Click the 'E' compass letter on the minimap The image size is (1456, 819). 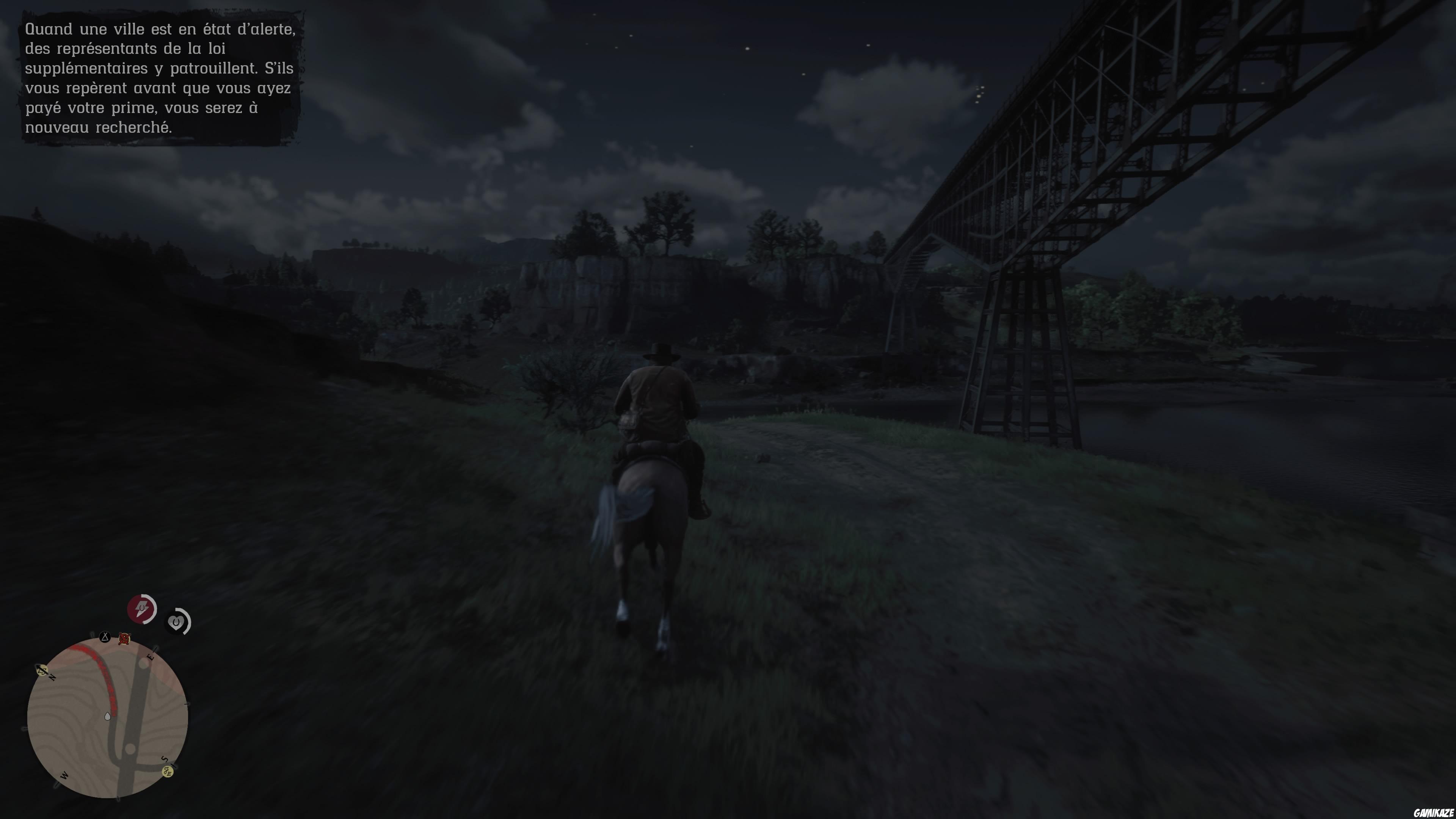coord(151,657)
